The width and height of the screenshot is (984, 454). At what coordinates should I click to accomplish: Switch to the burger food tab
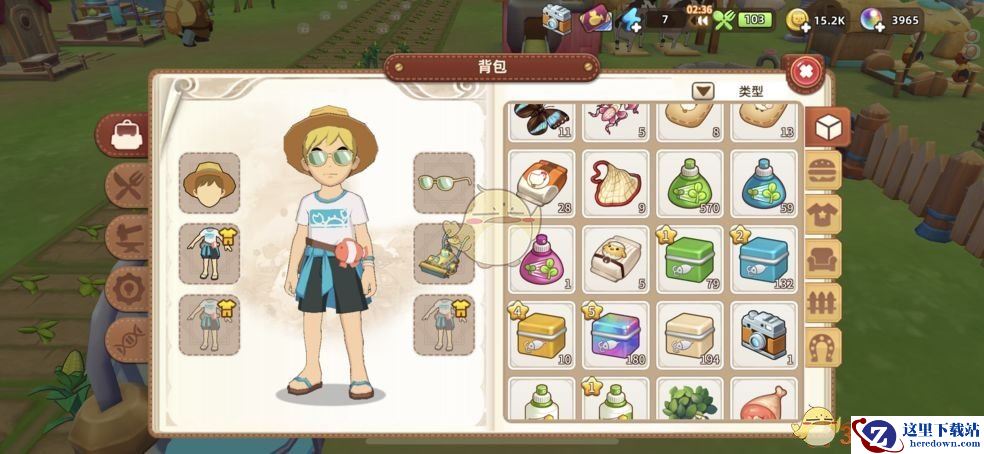(x=826, y=171)
